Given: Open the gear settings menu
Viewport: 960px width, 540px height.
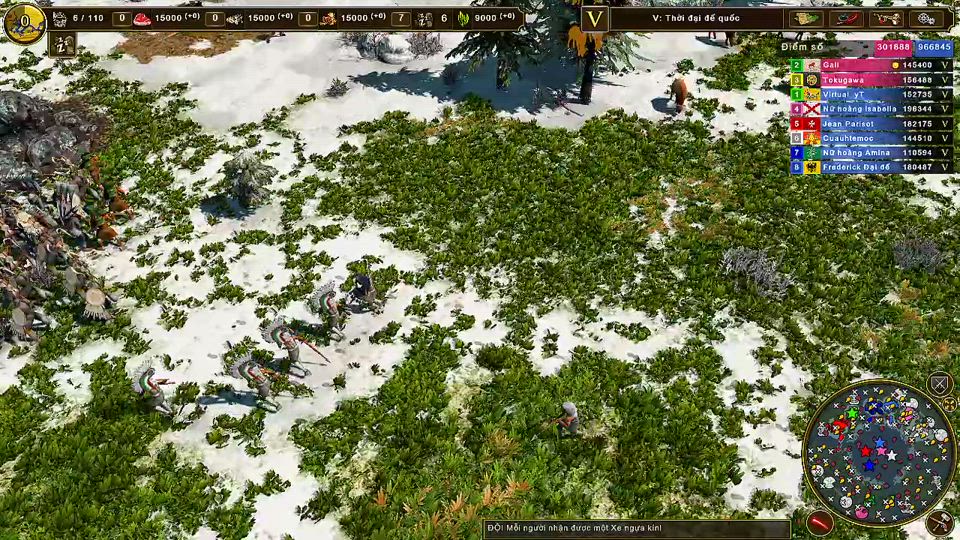Looking at the screenshot, I should (x=928, y=19).
